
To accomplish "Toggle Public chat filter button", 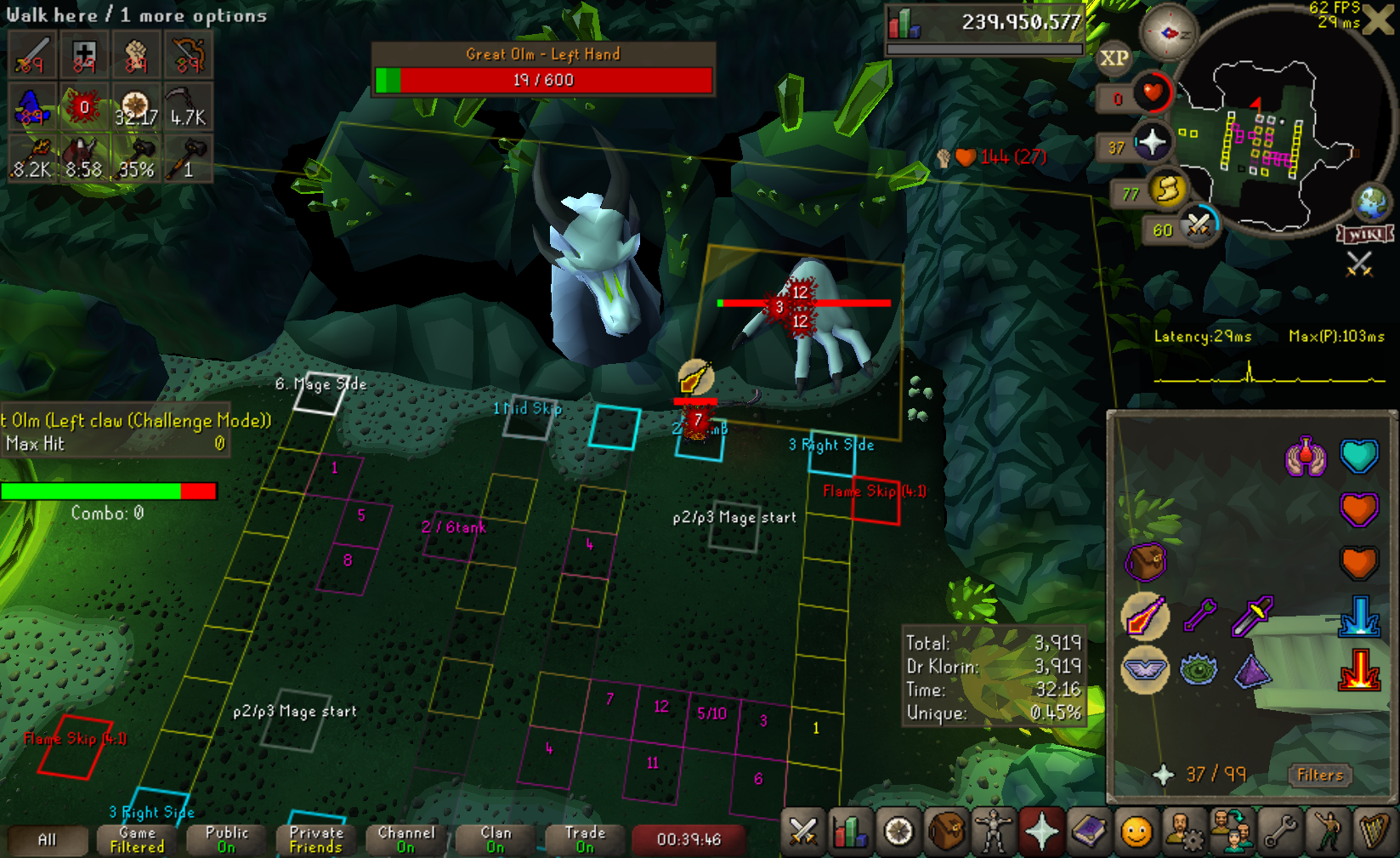I will tap(227, 839).
